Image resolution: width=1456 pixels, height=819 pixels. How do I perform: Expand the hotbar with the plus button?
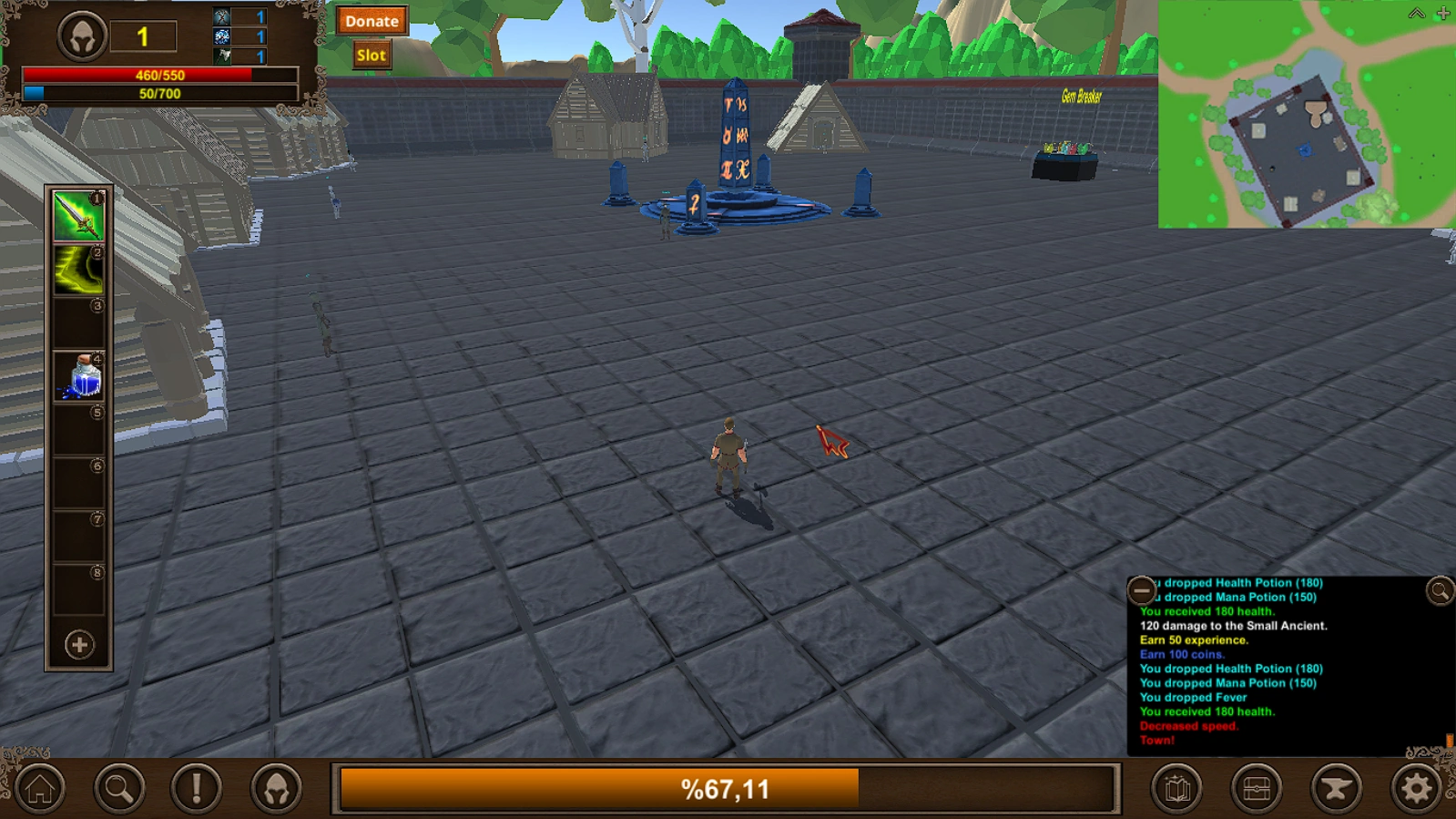[77, 642]
